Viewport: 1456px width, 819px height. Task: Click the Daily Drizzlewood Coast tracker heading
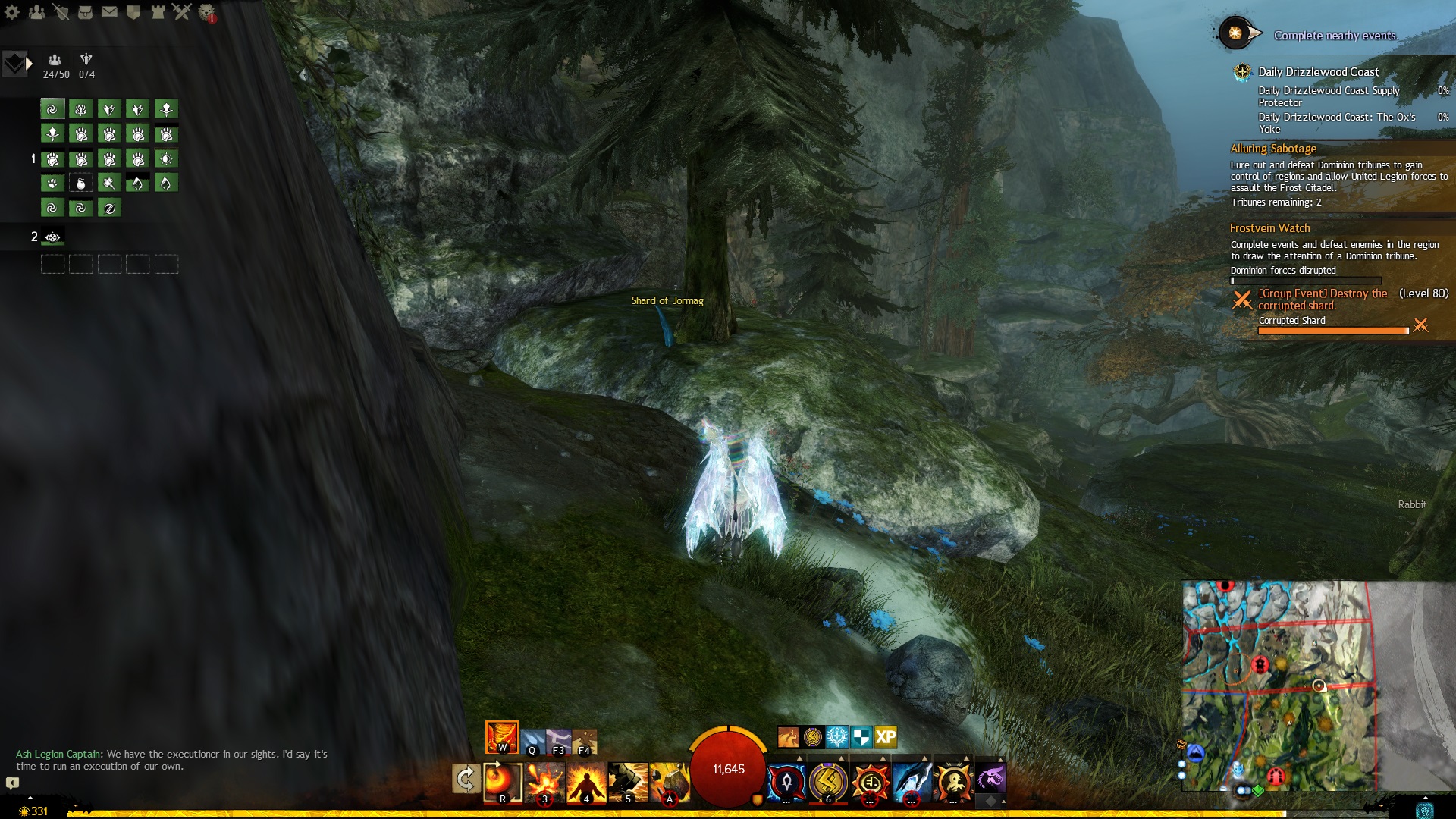tap(1318, 72)
